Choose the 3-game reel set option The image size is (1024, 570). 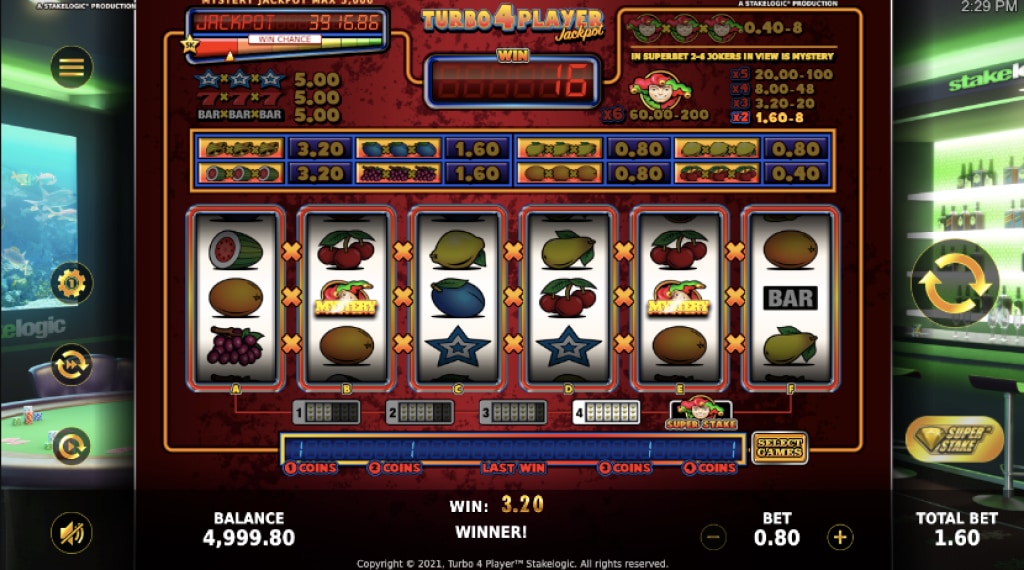tap(512, 412)
